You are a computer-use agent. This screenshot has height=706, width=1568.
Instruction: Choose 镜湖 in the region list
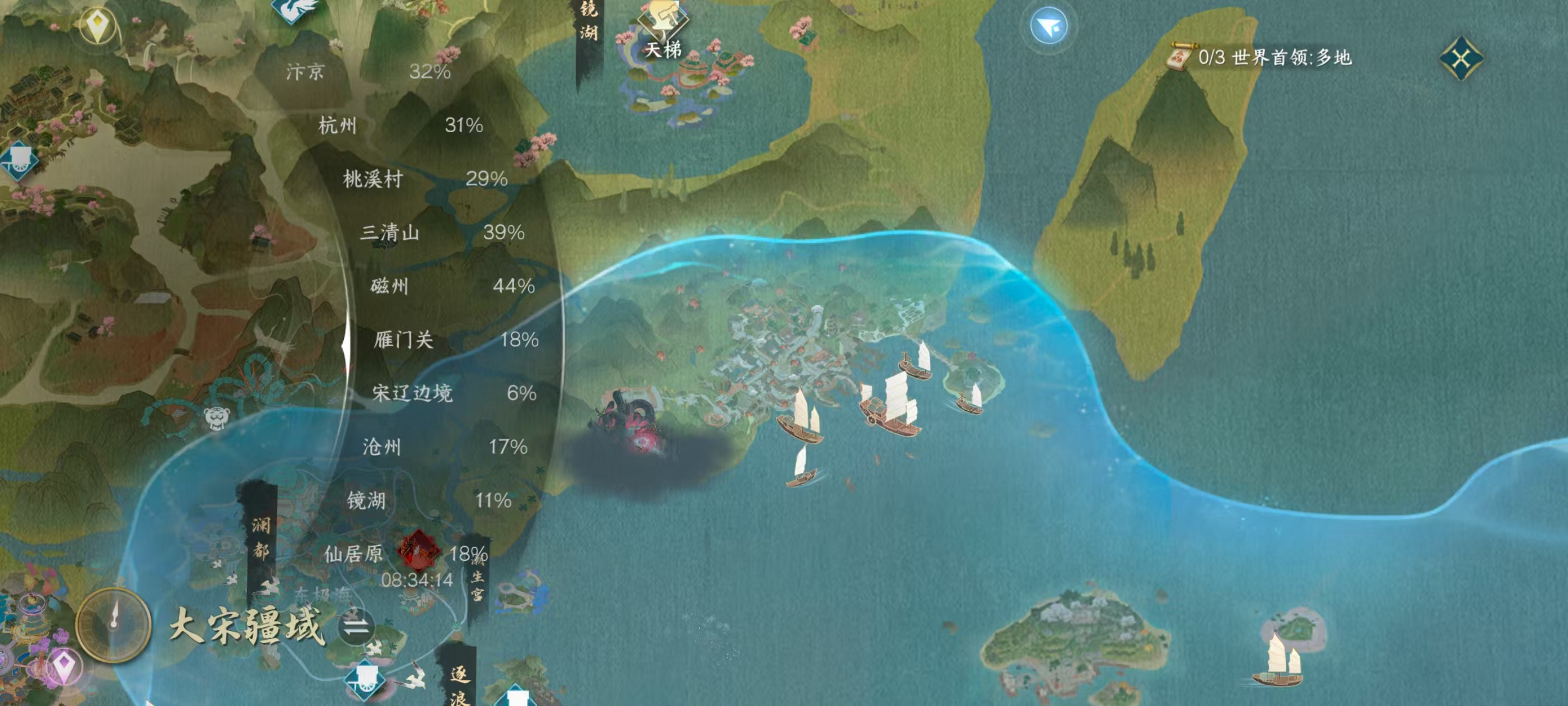tap(366, 500)
